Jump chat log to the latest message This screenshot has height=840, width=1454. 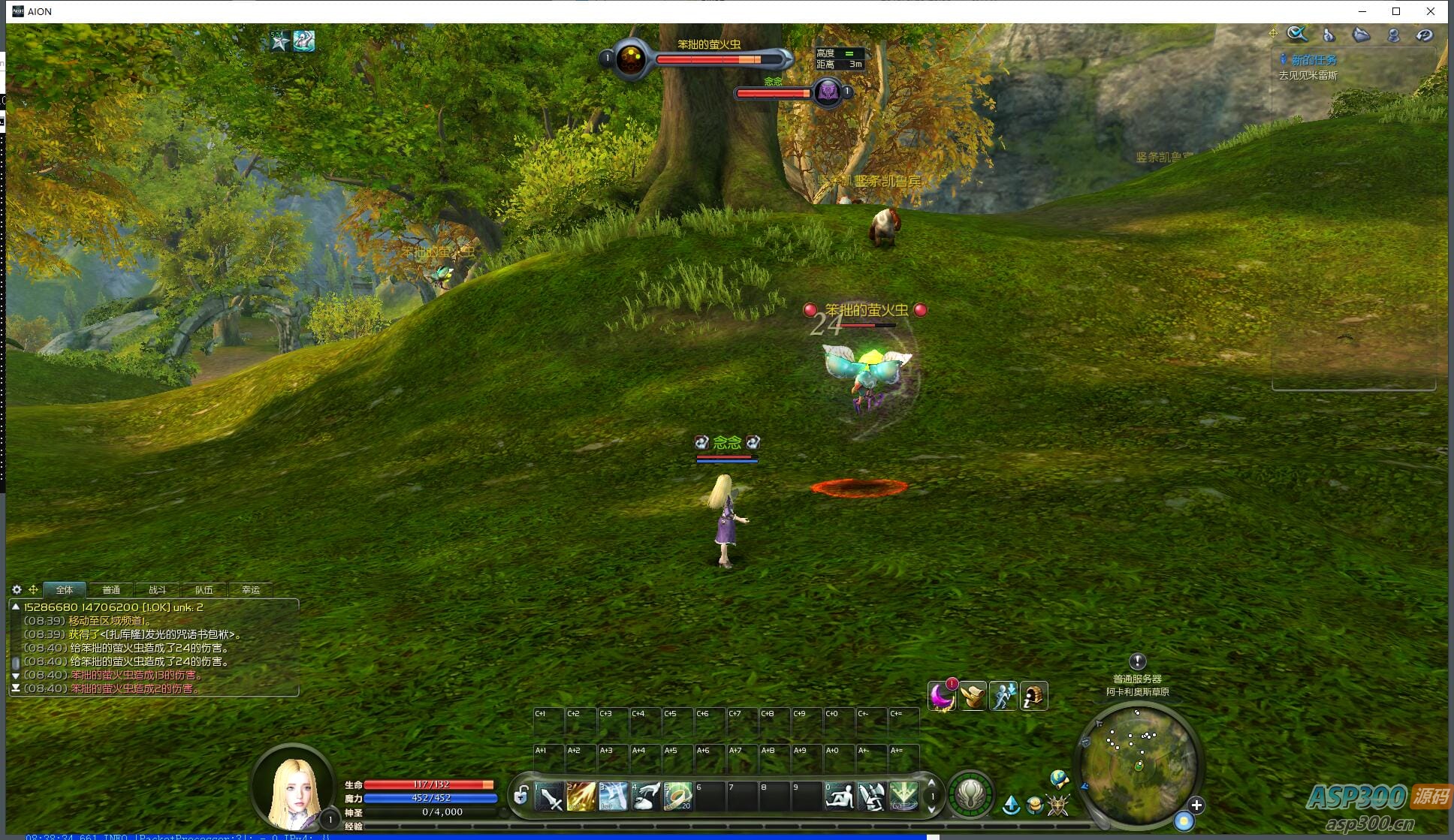(x=16, y=688)
